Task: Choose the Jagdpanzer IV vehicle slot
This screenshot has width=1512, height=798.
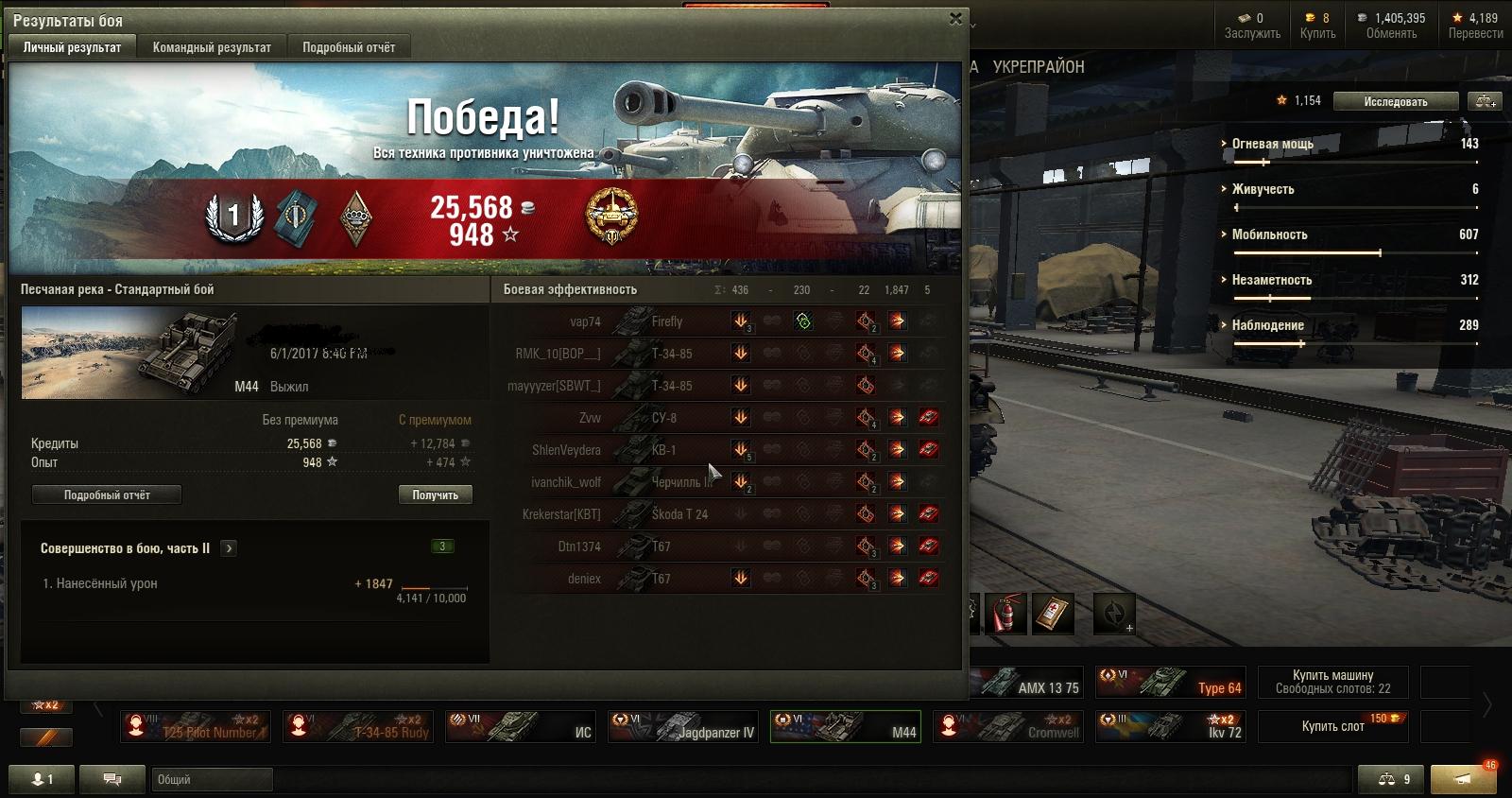Action: pos(682,726)
